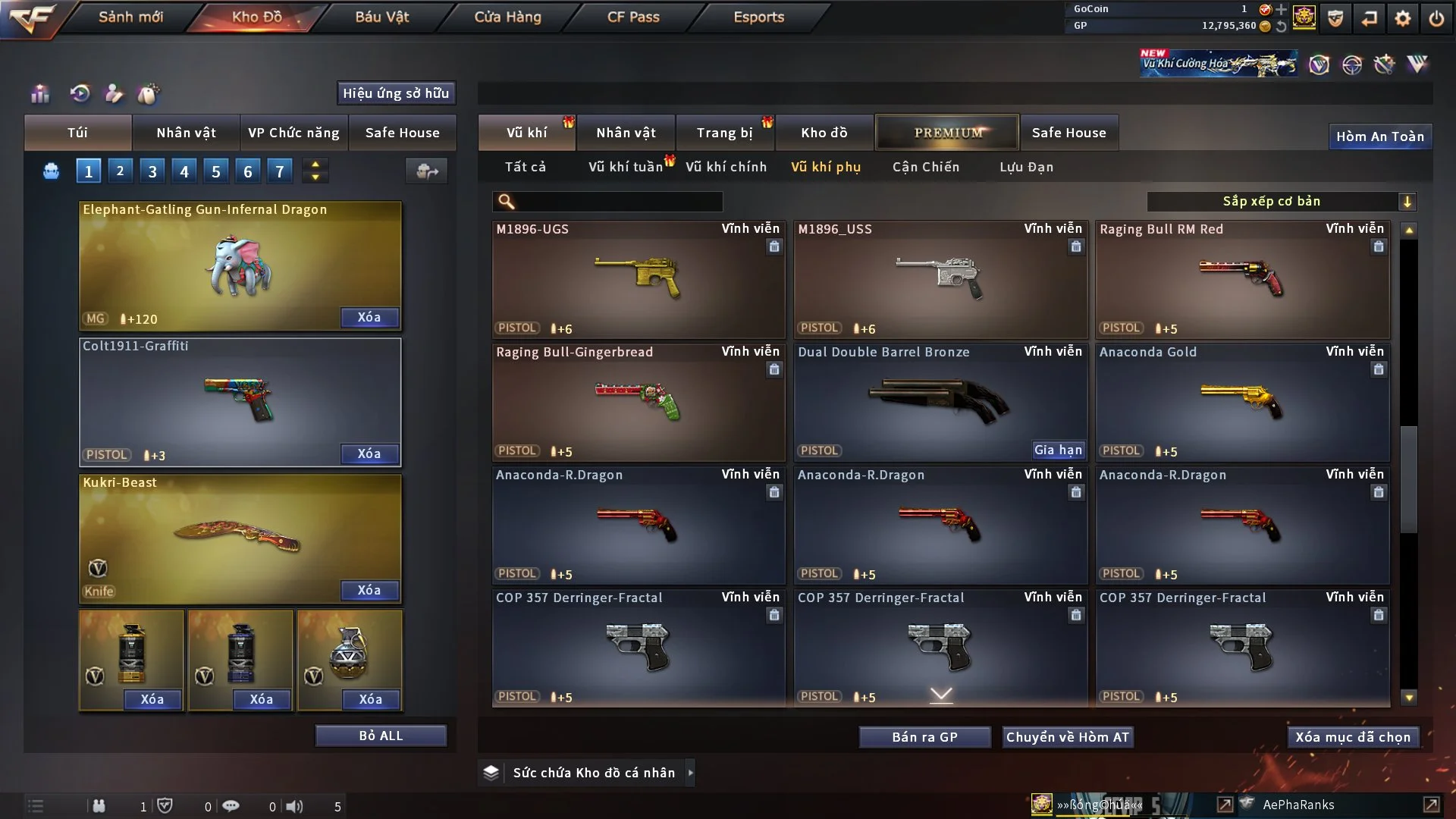Switch to bag preset number 3

pyautogui.click(x=152, y=171)
